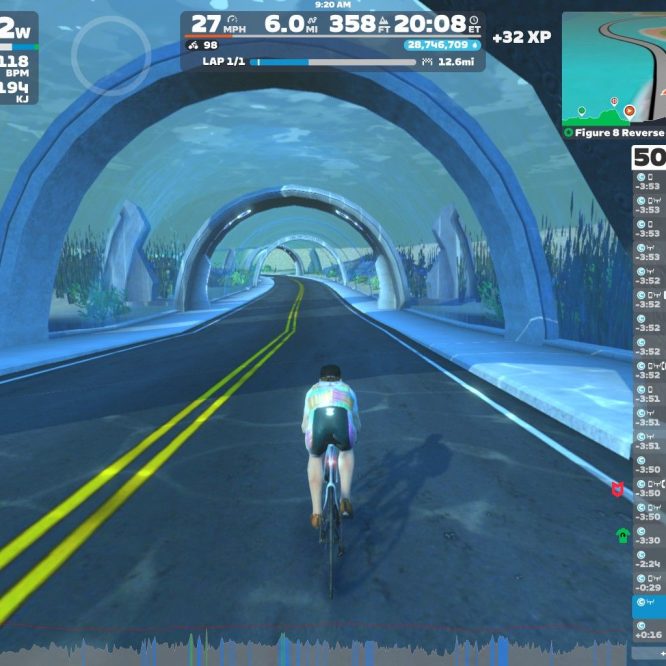666x666 pixels.
Task: Select the rider row showing -0:29
Action: pyautogui.click(x=649, y=587)
